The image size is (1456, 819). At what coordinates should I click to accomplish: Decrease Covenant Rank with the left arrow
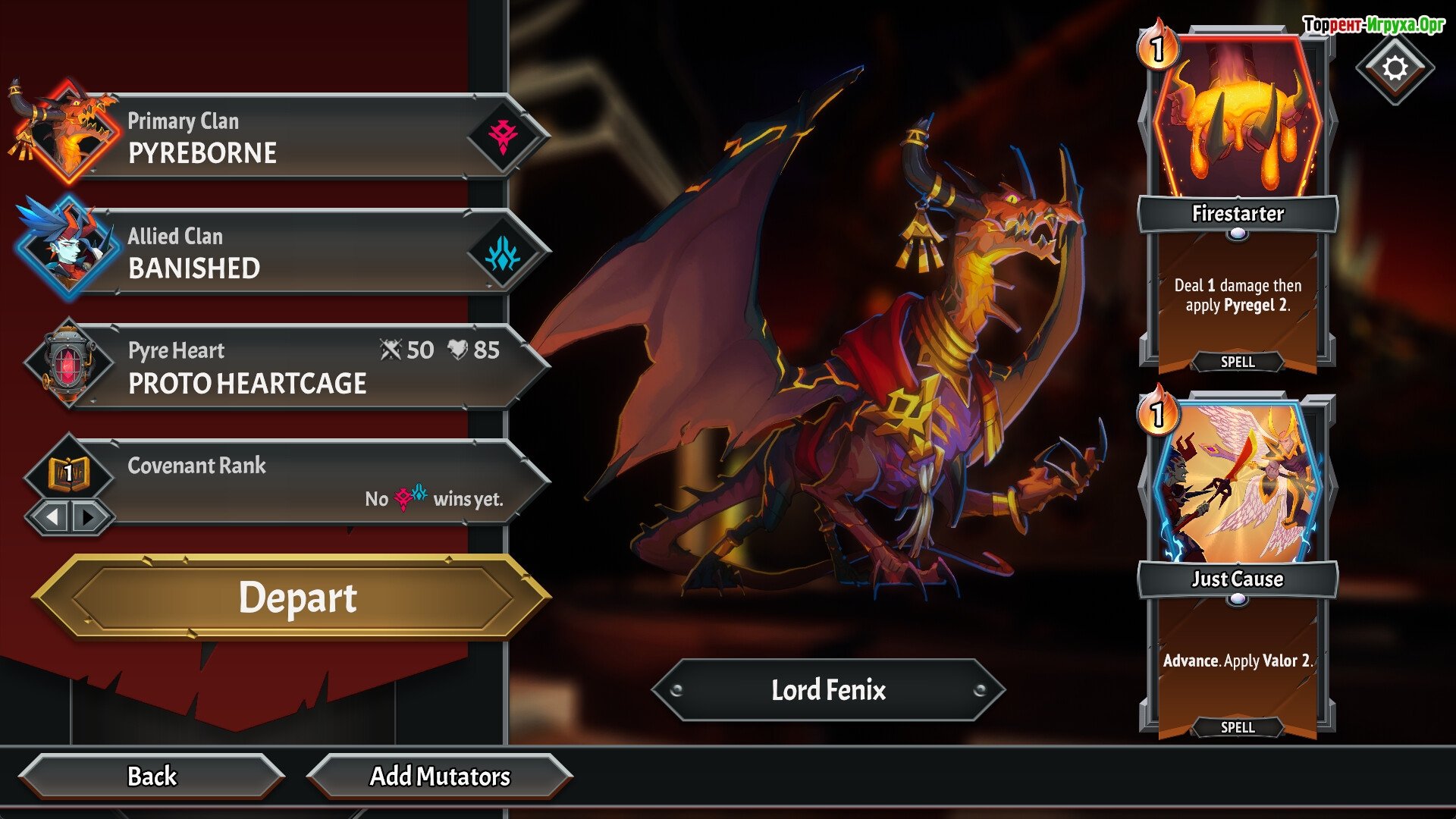point(52,517)
